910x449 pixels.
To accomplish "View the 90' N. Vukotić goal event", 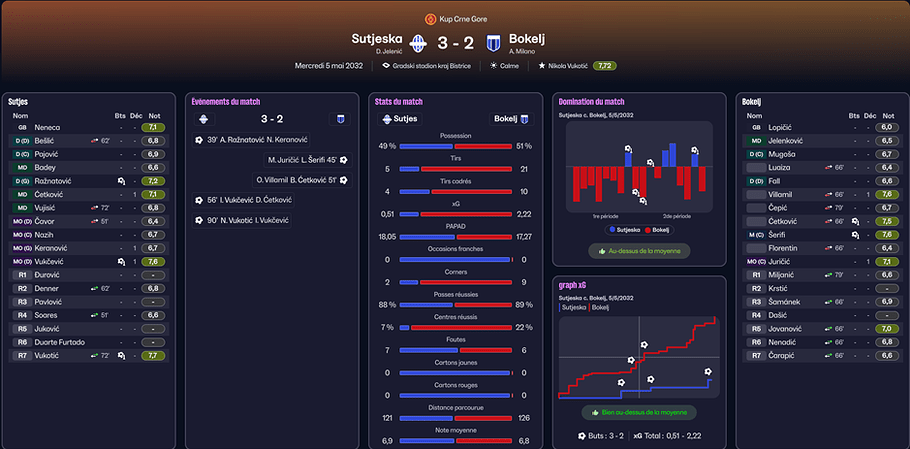I will pos(247,220).
